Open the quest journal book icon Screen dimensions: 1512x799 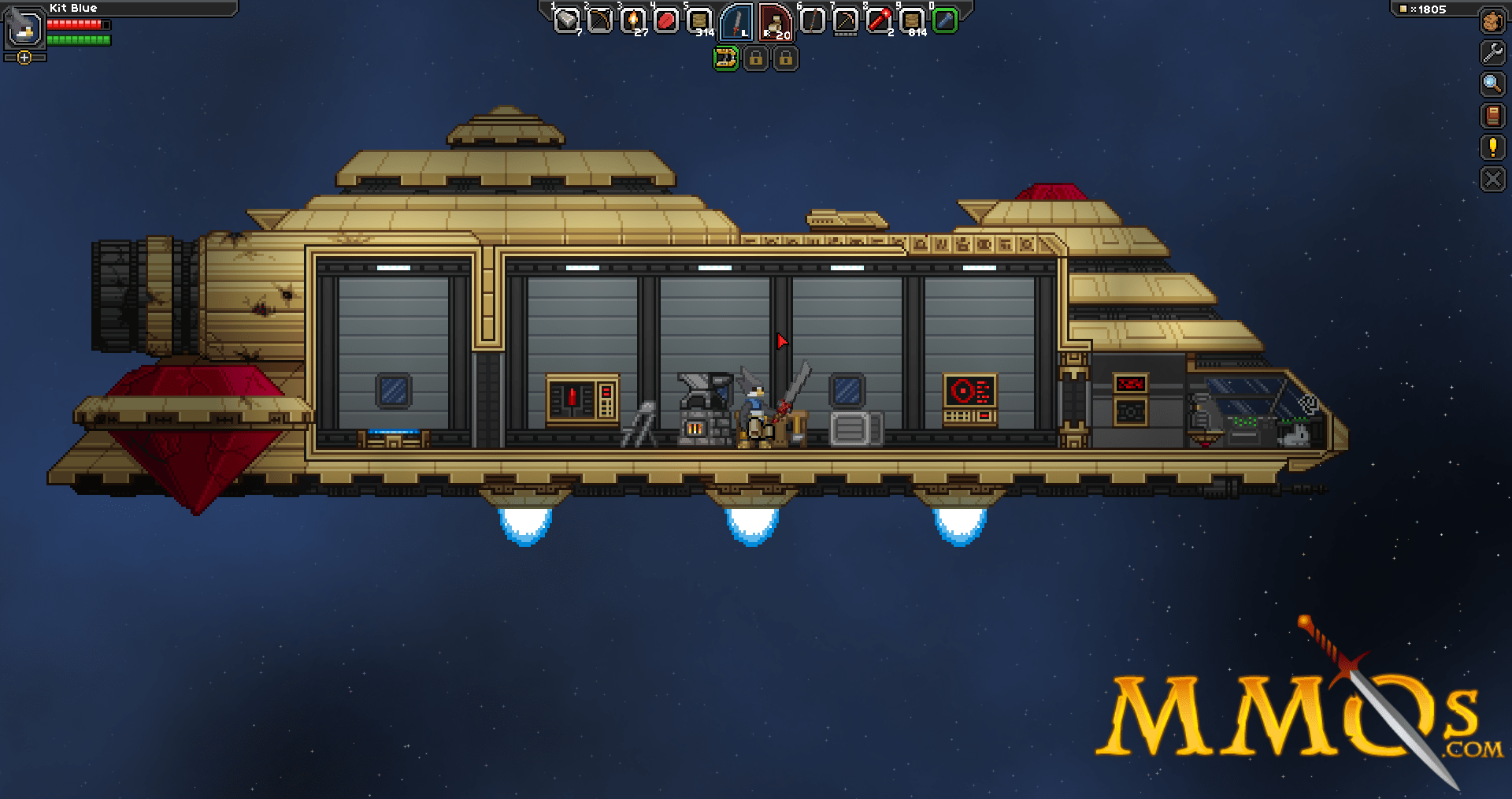pos(1492,114)
